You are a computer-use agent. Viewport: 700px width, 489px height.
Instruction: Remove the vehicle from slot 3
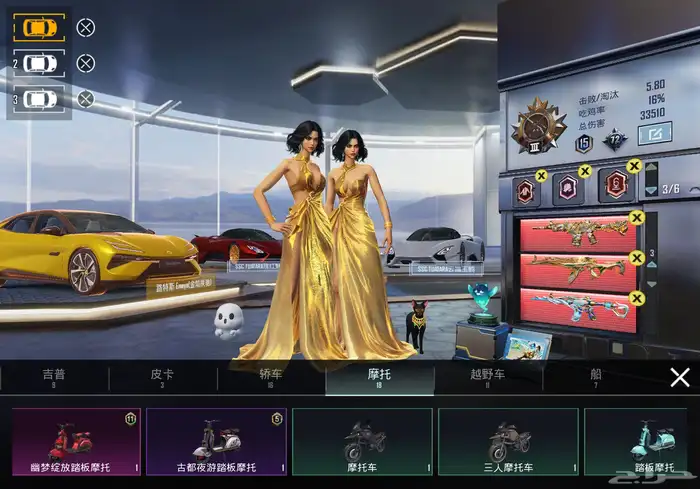coord(86,98)
